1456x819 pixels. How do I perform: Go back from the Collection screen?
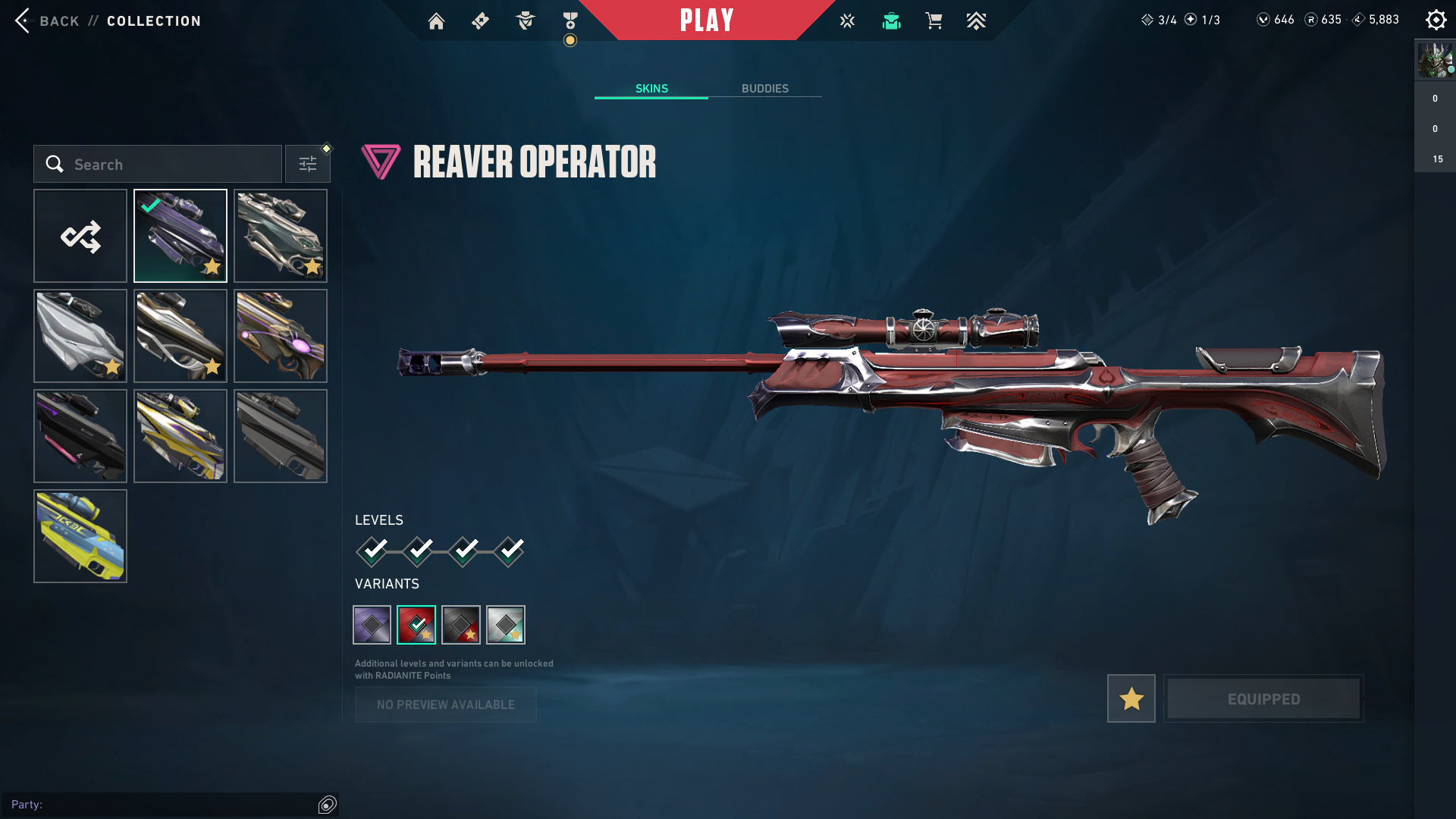pos(47,20)
